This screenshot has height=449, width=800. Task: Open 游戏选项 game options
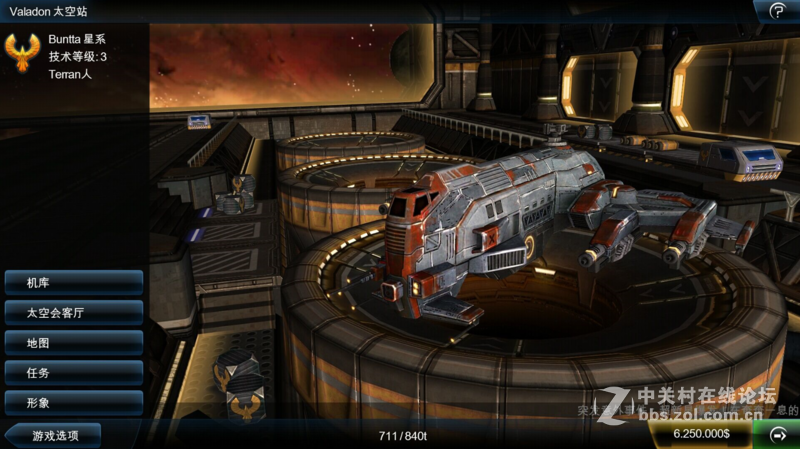click(x=55, y=435)
